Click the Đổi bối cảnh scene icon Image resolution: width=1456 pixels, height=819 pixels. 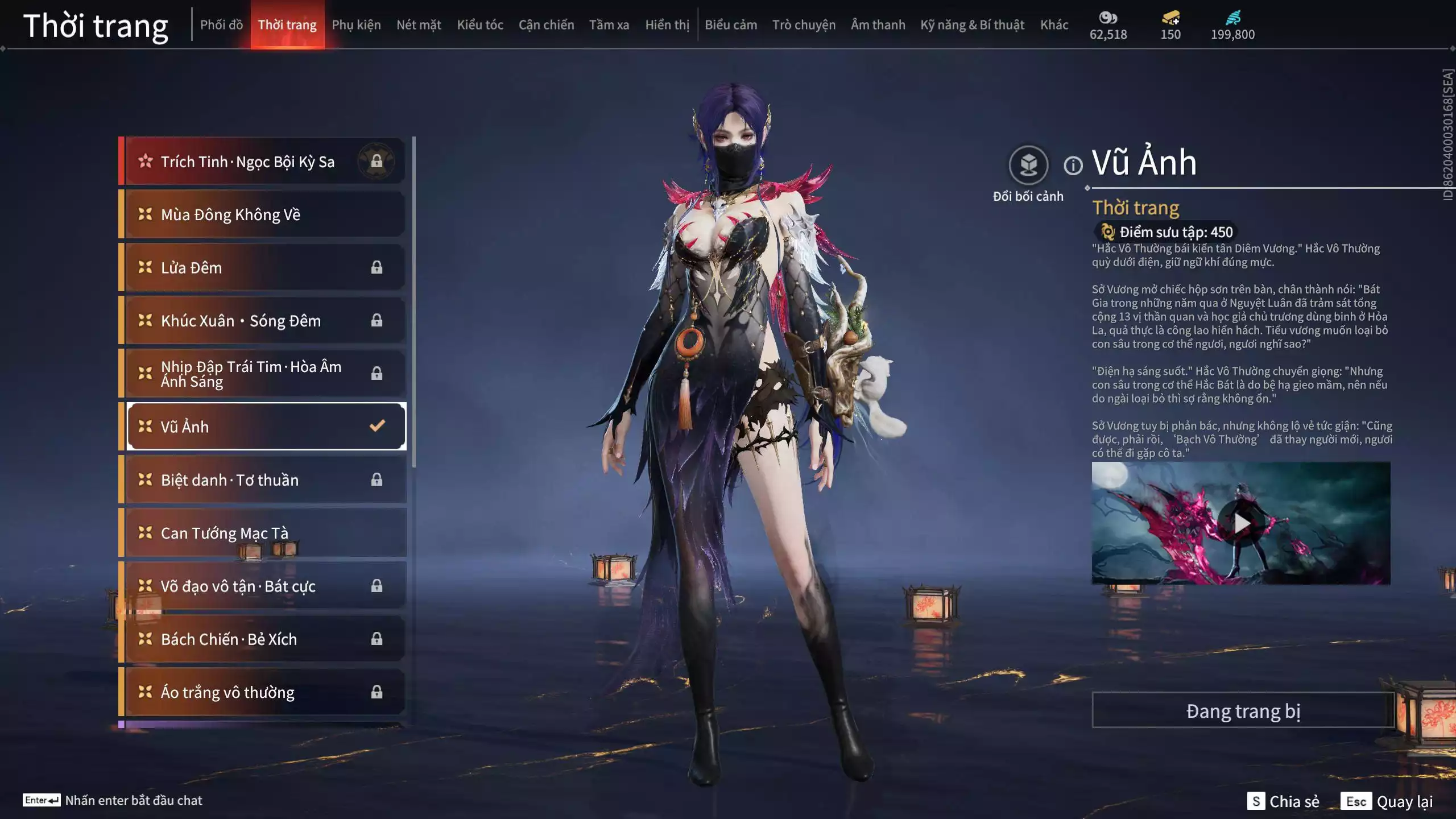(1028, 166)
